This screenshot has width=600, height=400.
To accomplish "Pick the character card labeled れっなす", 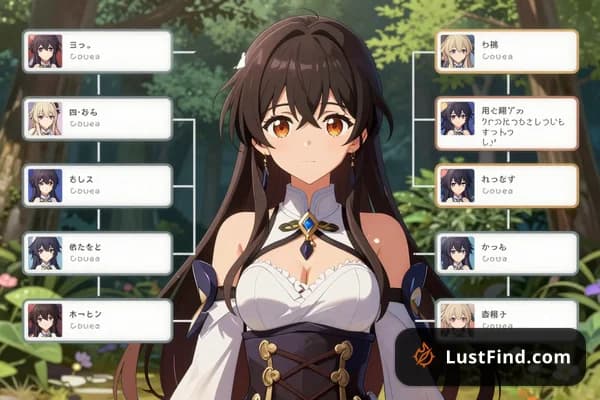I will 507,186.
